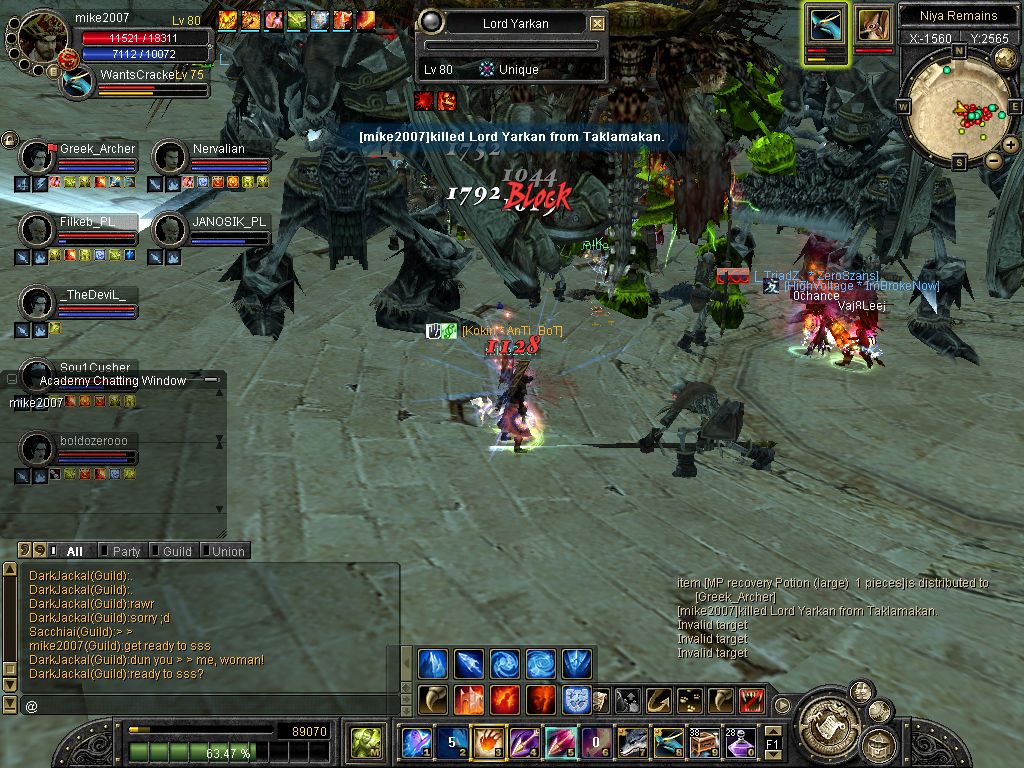Zoom out the minimap
Screen dimensions: 1024x768
(x=993, y=160)
